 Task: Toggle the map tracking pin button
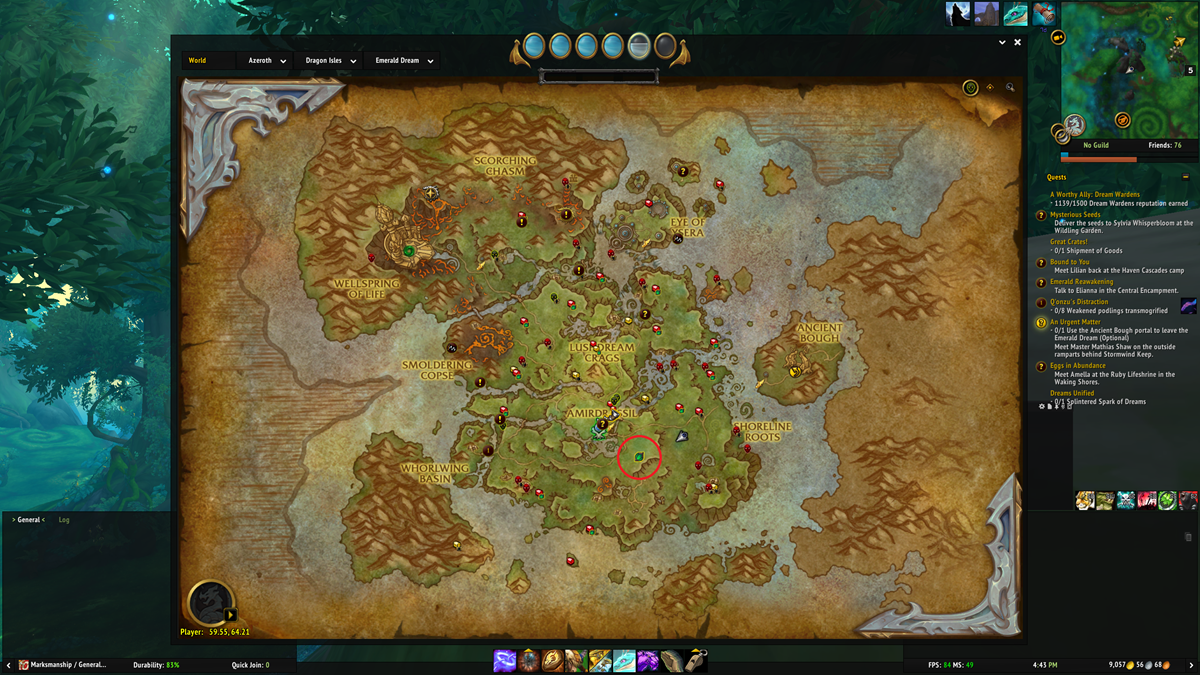click(990, 88)
